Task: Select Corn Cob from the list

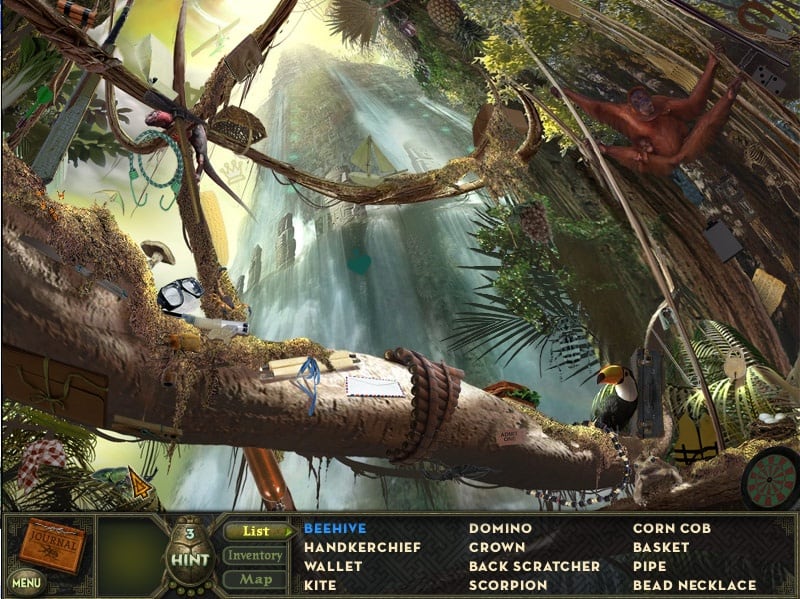Action: click(x=673, y=528)
